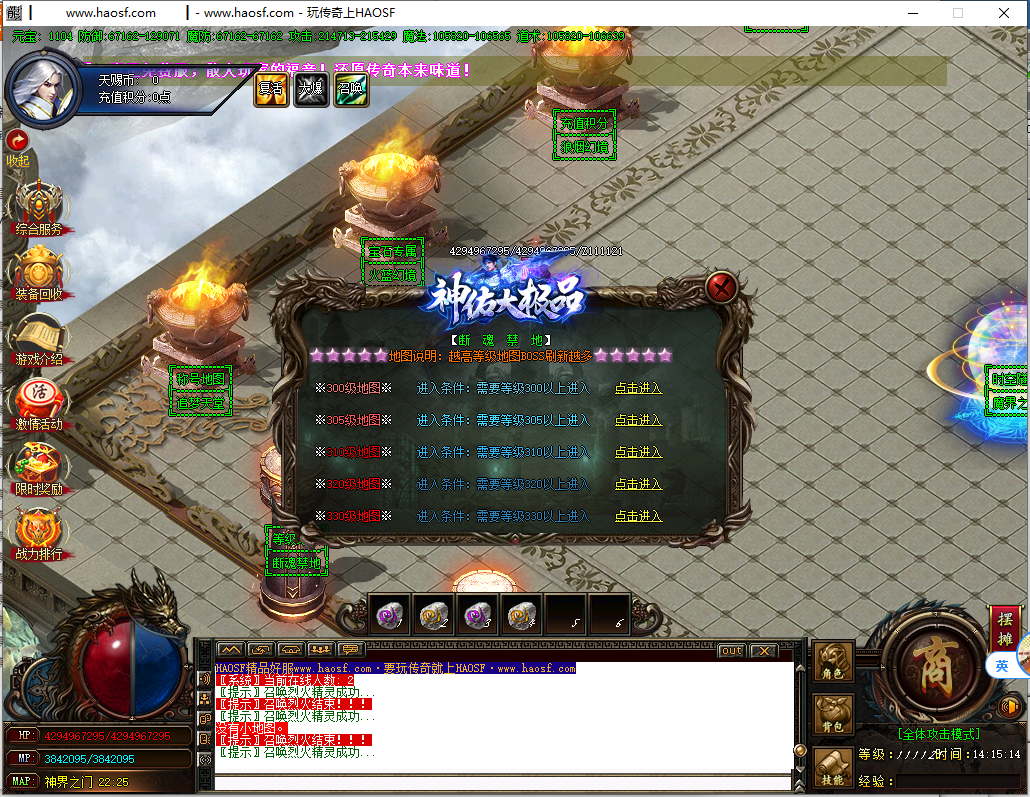Close the game window
Screen dimensions: 1030x797
click(x=1004, y=13)
